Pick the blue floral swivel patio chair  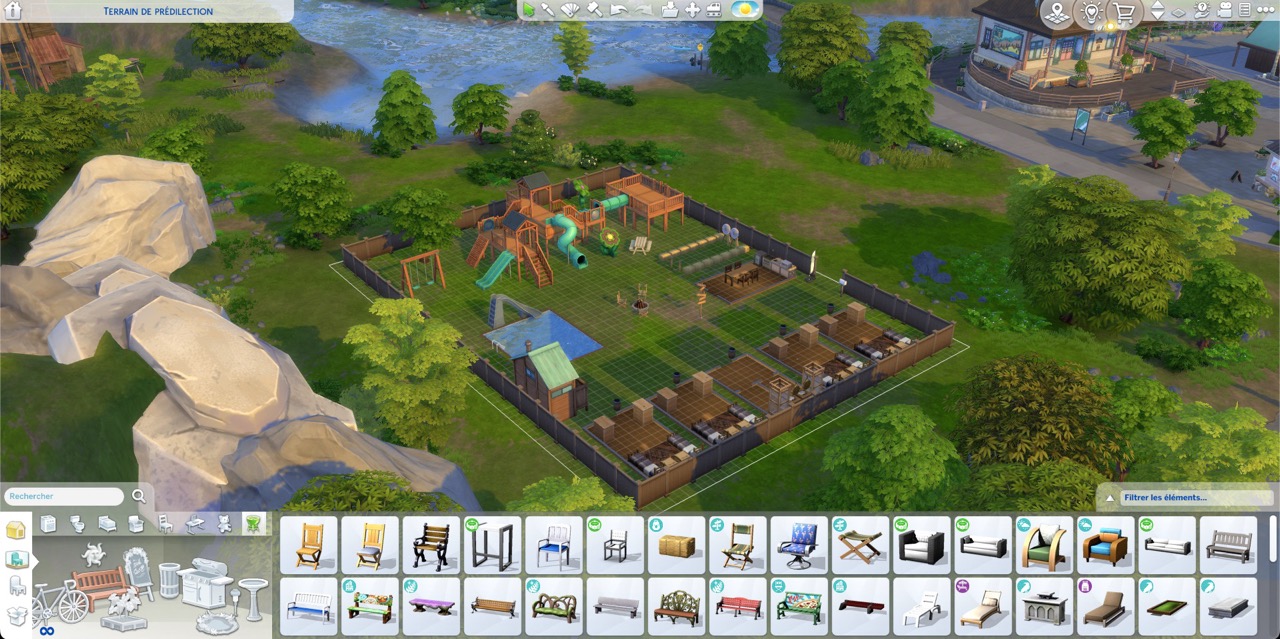pos(798,545)
